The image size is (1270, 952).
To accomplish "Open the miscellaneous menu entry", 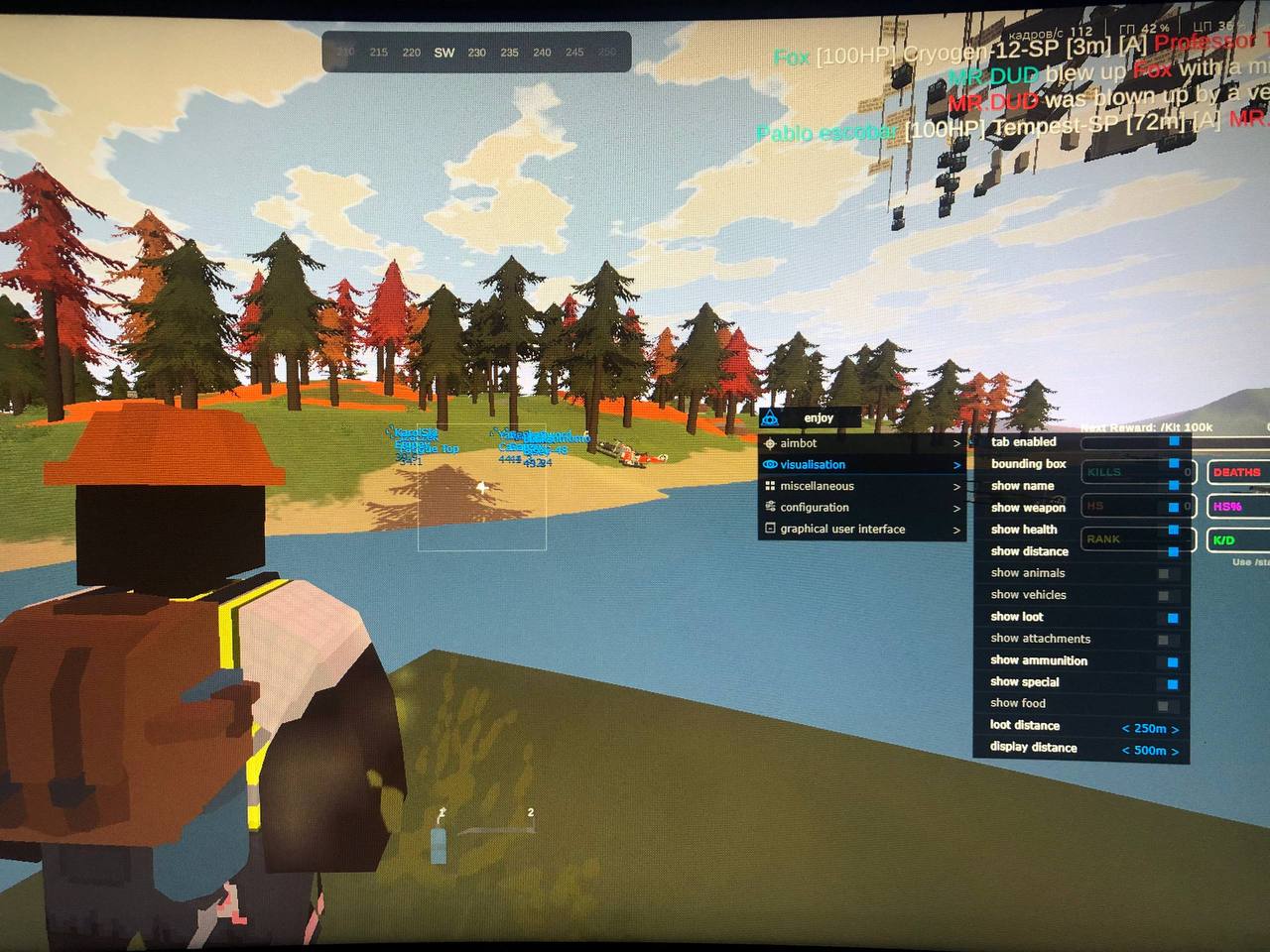I will click(816, 486).
